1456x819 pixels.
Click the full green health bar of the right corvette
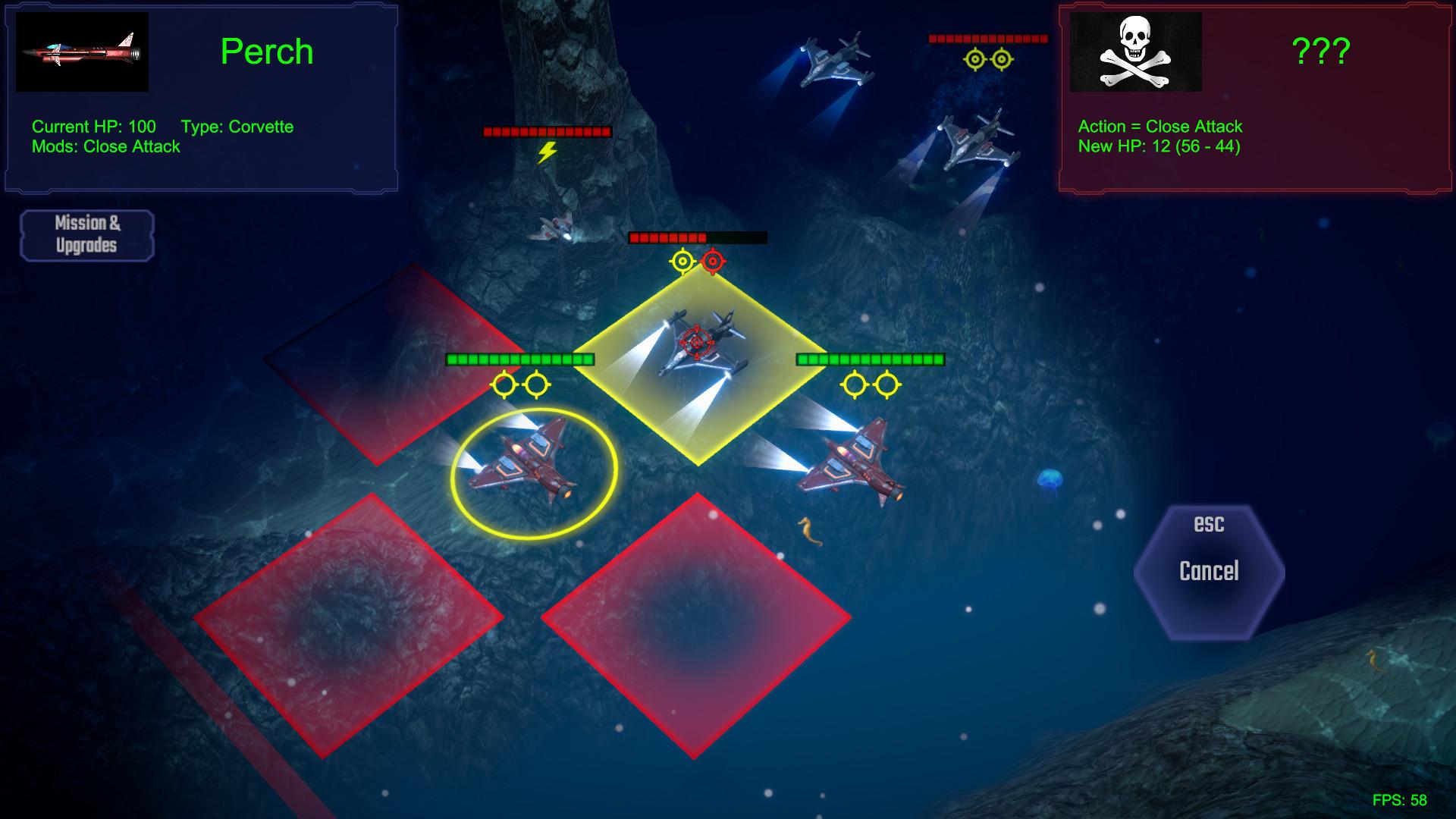pos(869,358)
